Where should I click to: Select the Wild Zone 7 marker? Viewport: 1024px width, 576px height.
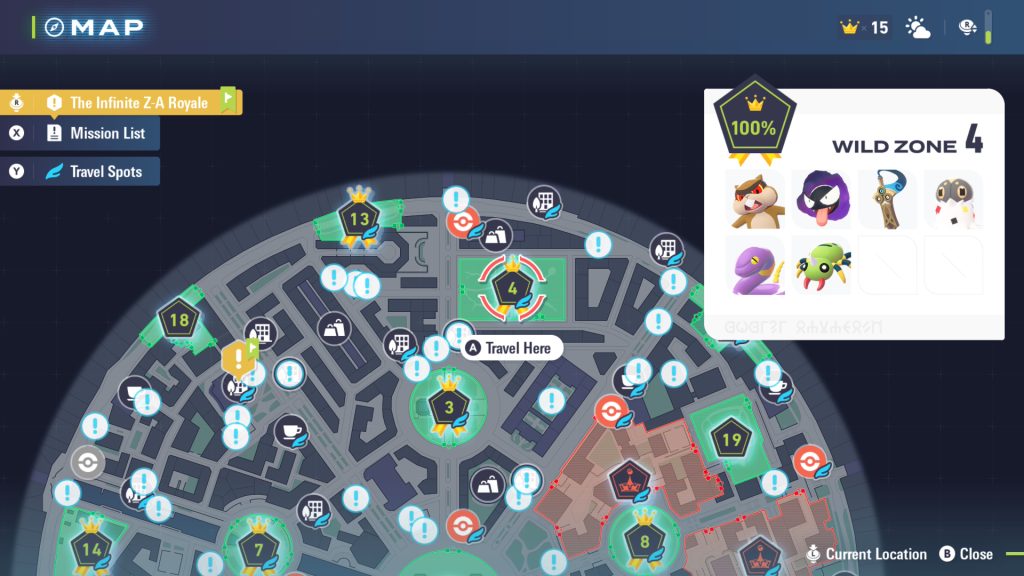coord(258,548)
